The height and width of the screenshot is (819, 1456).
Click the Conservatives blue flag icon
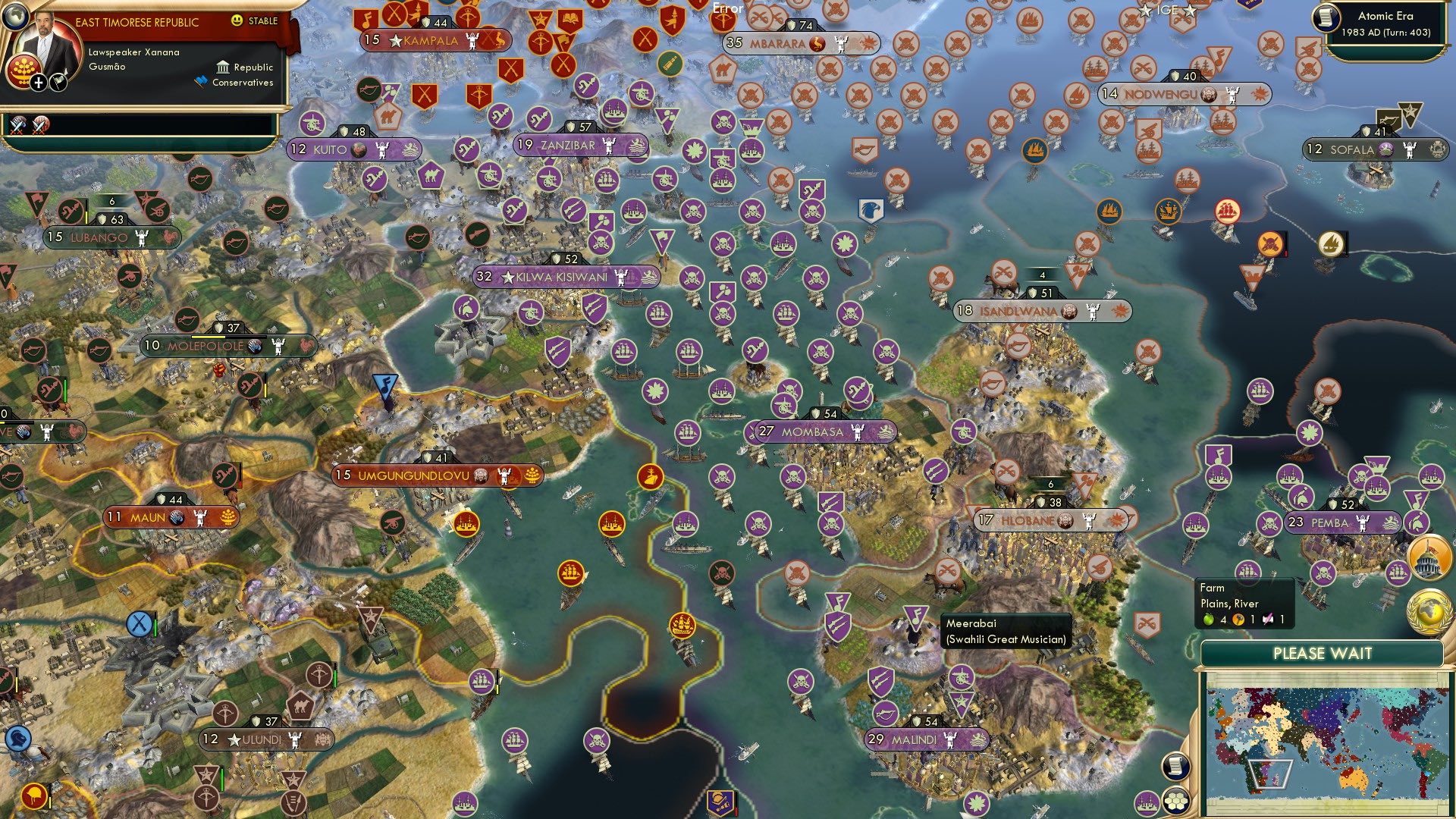pyautogui.click(x=202, y=82)
